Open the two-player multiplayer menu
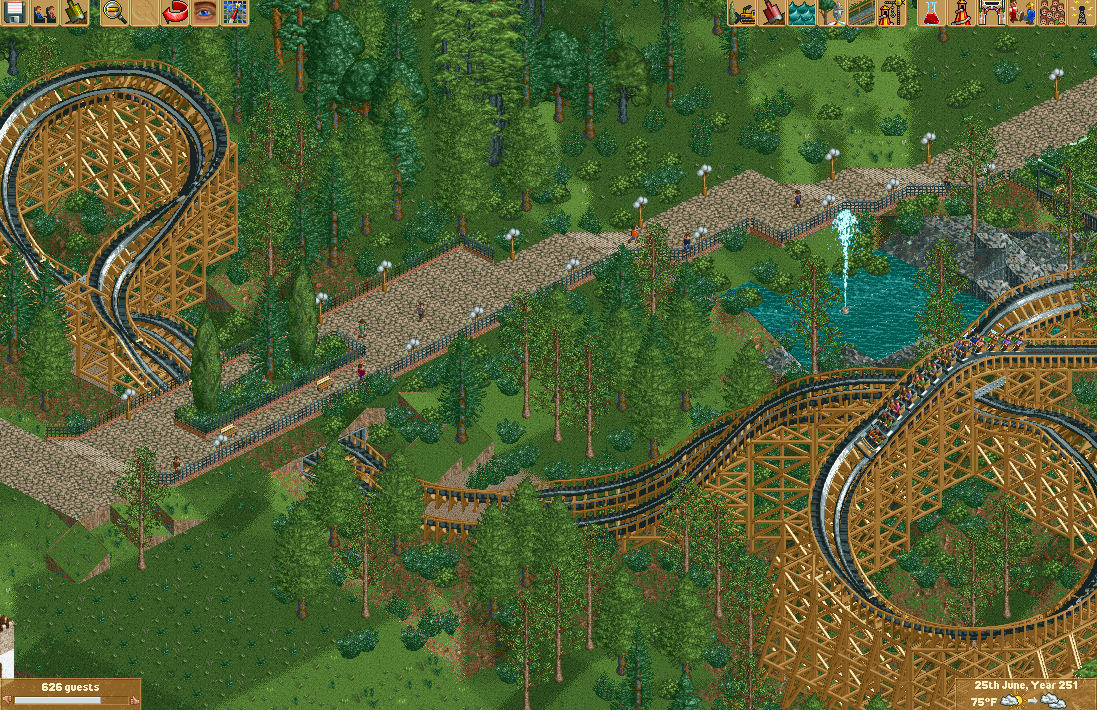This screenshot has width=1097, height=710. point(45,13)
